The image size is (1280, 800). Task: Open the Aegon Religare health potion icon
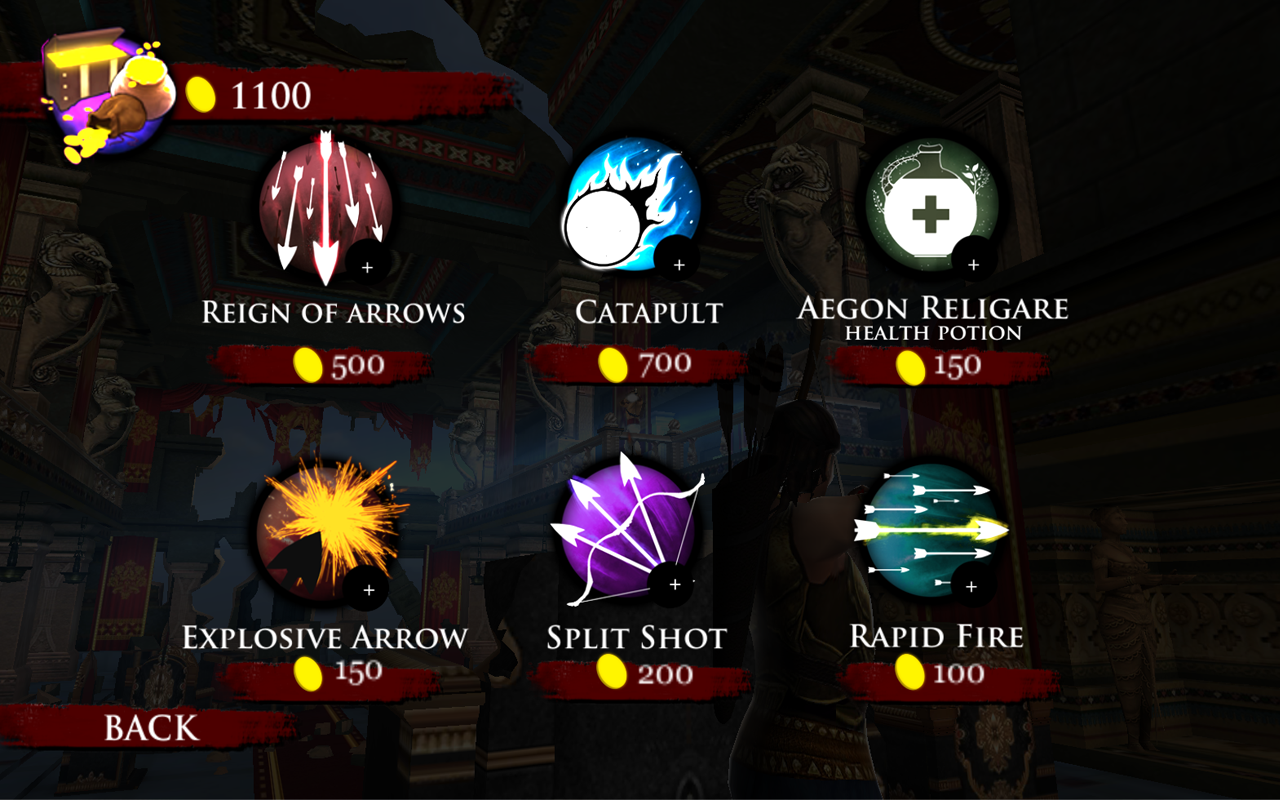[x=930, y=205]
